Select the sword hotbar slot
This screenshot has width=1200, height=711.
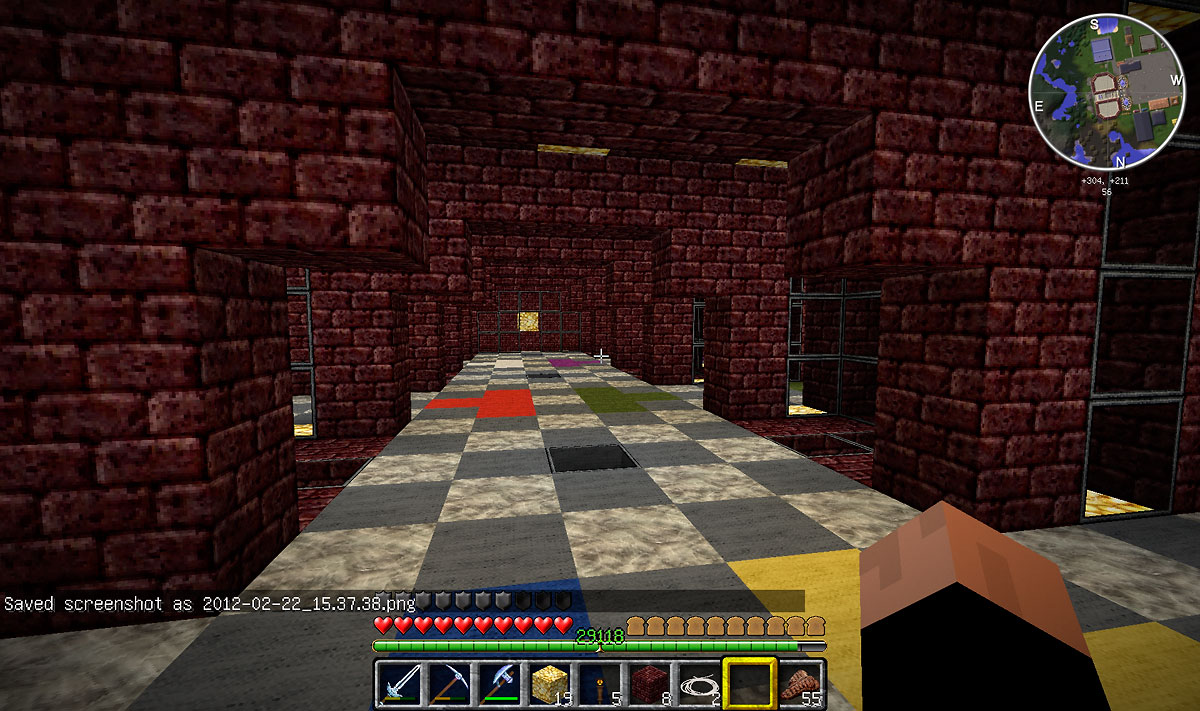tap(400, 684)
